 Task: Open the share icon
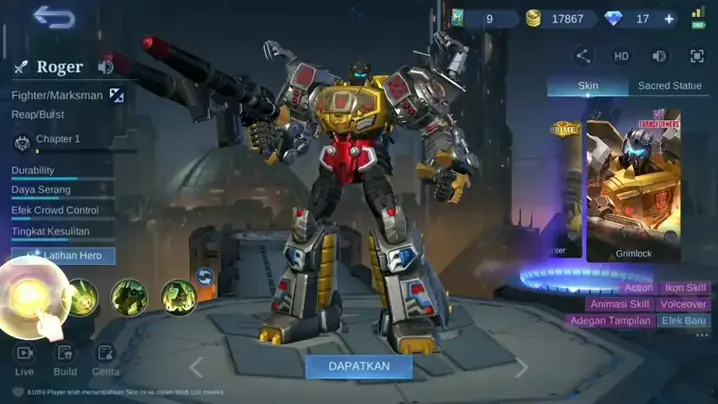(x=583, y=56)
